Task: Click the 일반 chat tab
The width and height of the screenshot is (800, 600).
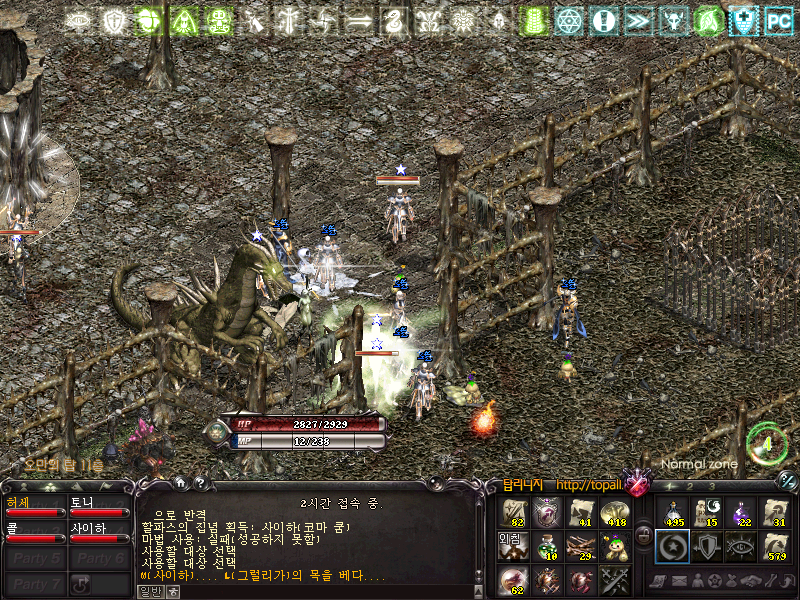Action: pos(149,592)
